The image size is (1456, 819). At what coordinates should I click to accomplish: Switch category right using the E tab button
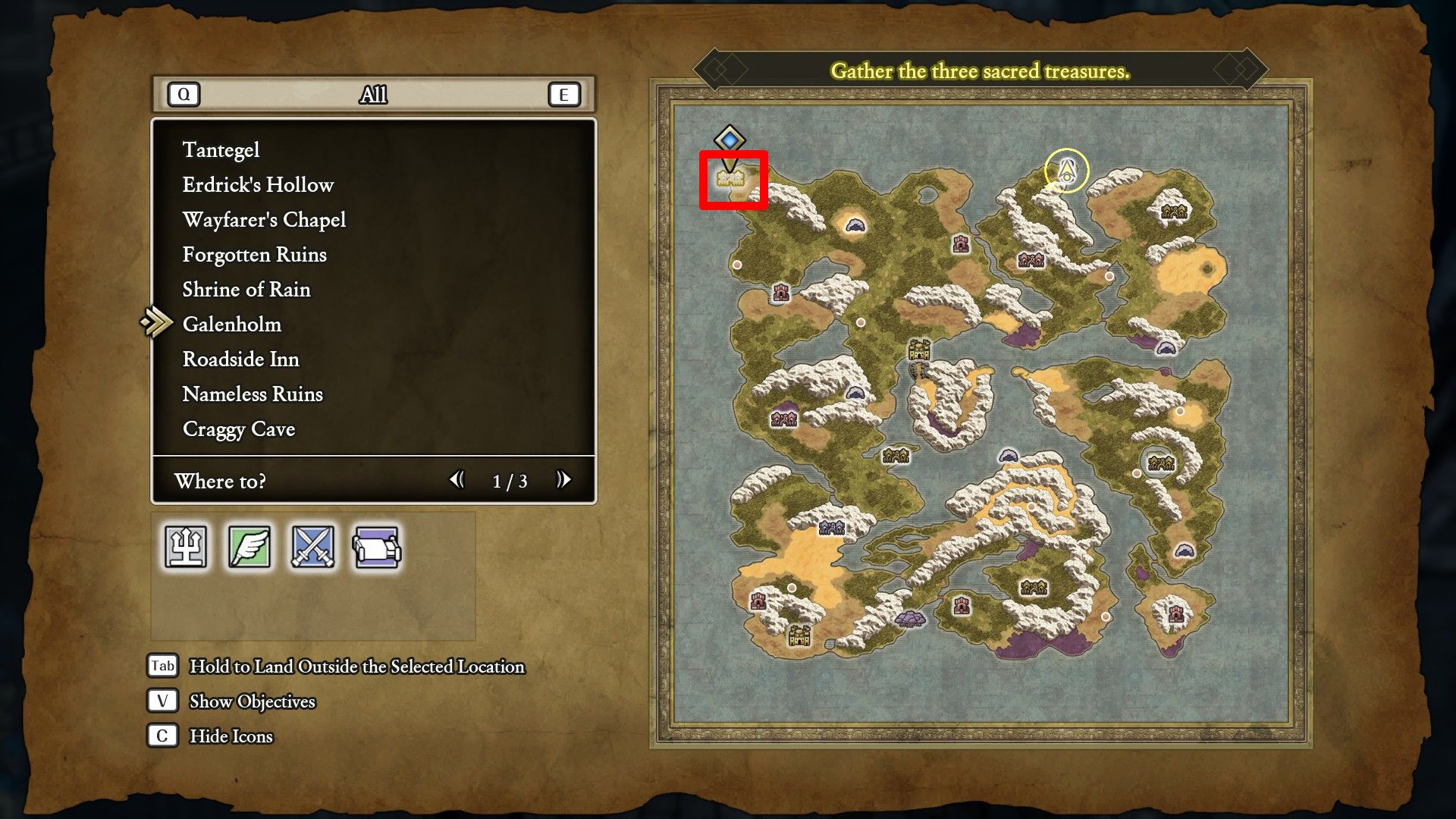pyautogui.click(x=562, y=95)
